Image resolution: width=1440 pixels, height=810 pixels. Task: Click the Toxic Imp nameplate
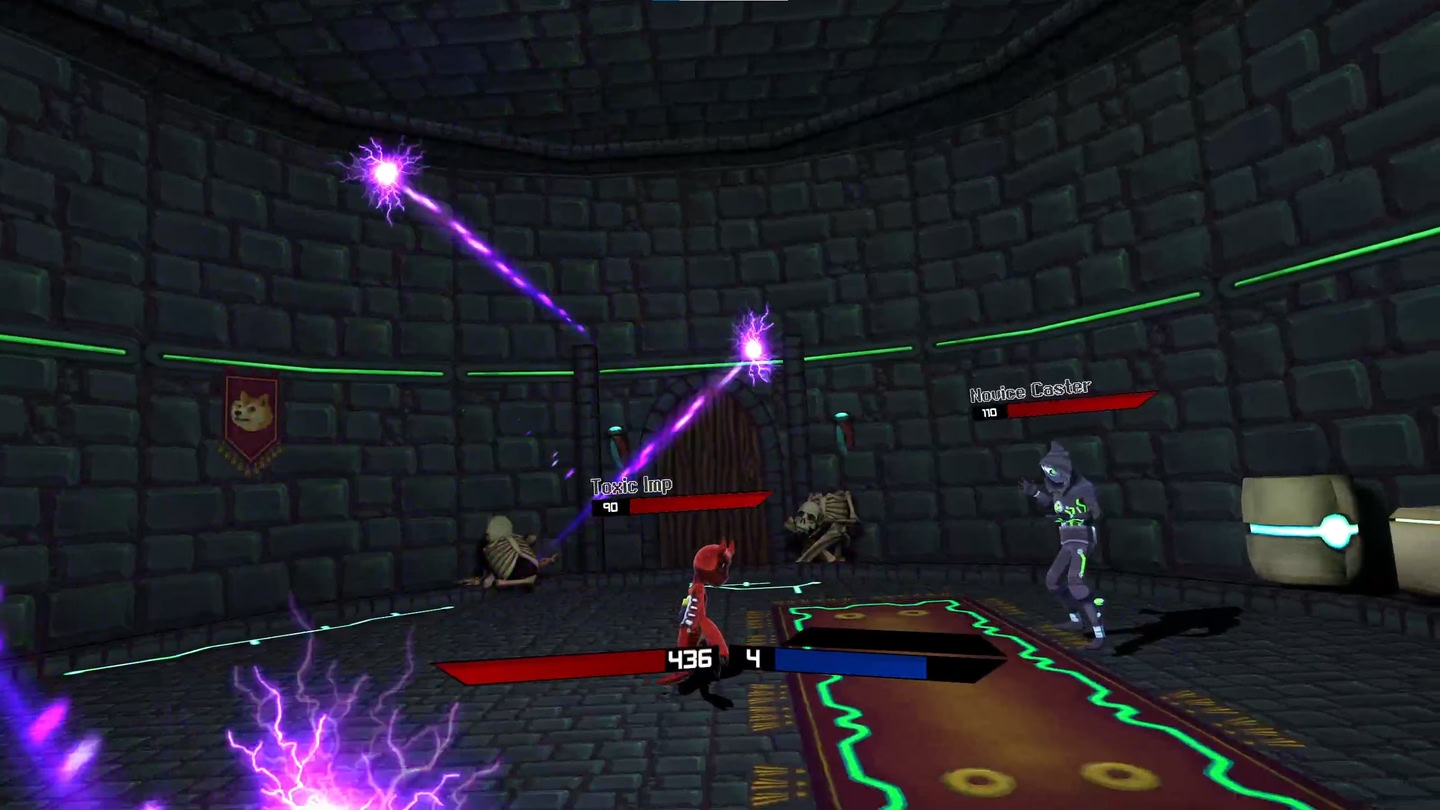coord(631,485)
